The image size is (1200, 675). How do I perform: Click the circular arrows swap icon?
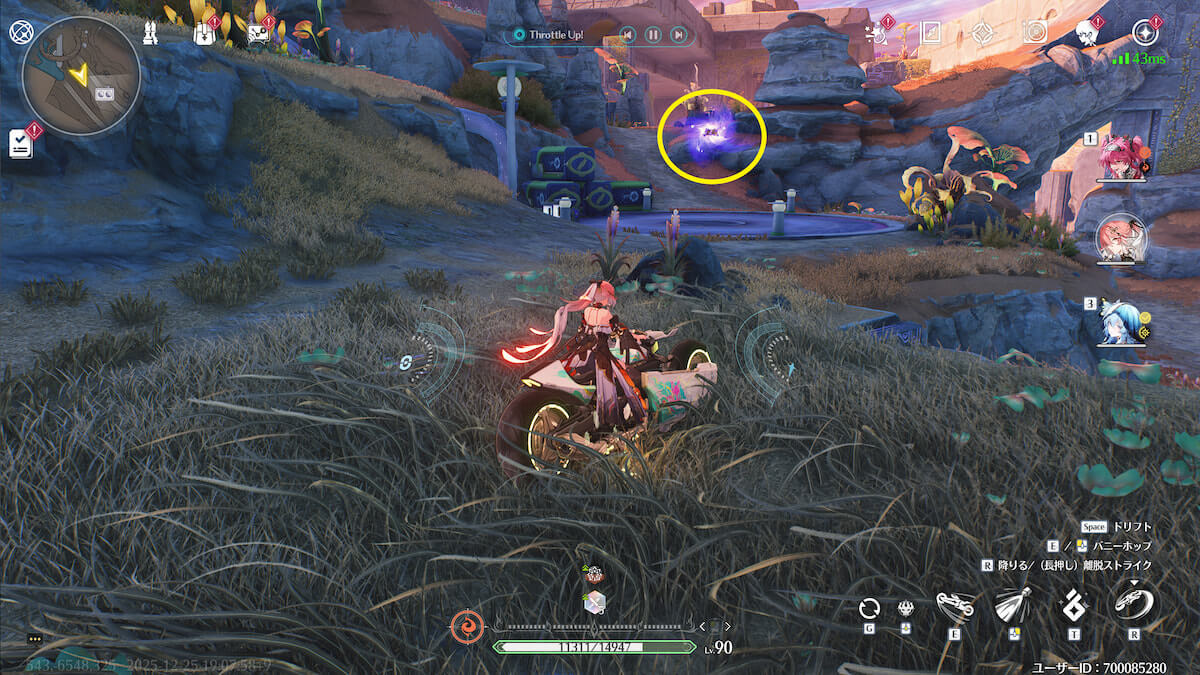869,608
